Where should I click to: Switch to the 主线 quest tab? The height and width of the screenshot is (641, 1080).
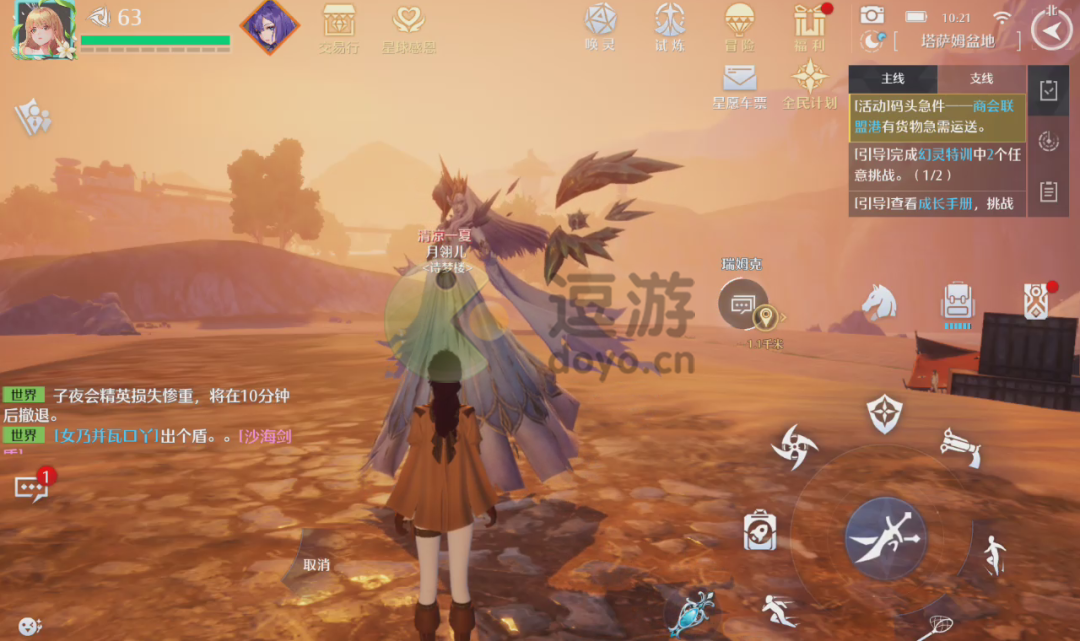[892, 79]
